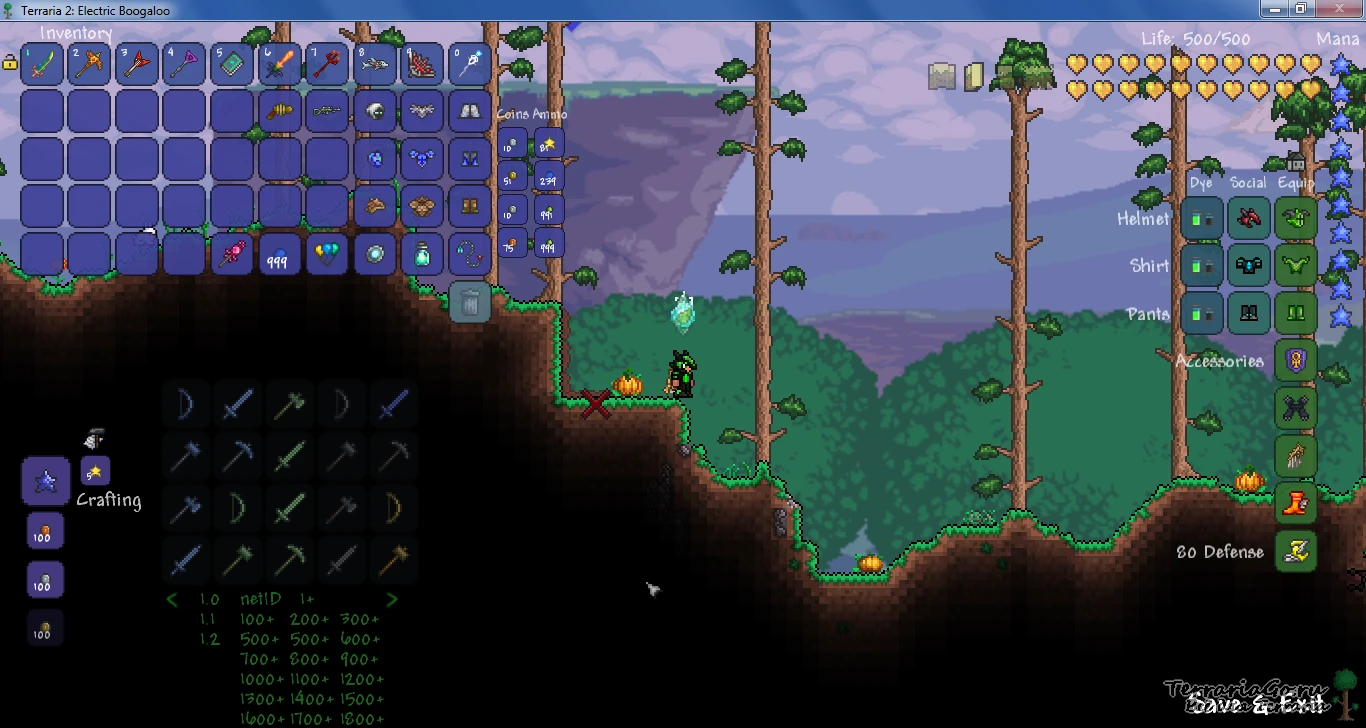Click the right arrow in the netID recipe pager
1366x728 pixels.
(390, 598)
